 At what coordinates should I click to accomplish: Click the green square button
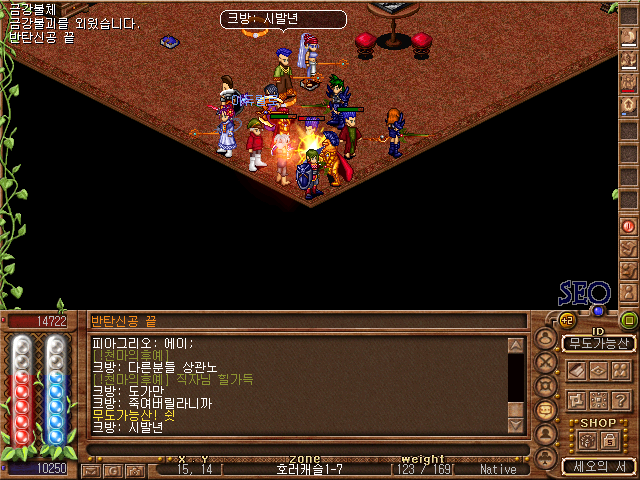628,320
